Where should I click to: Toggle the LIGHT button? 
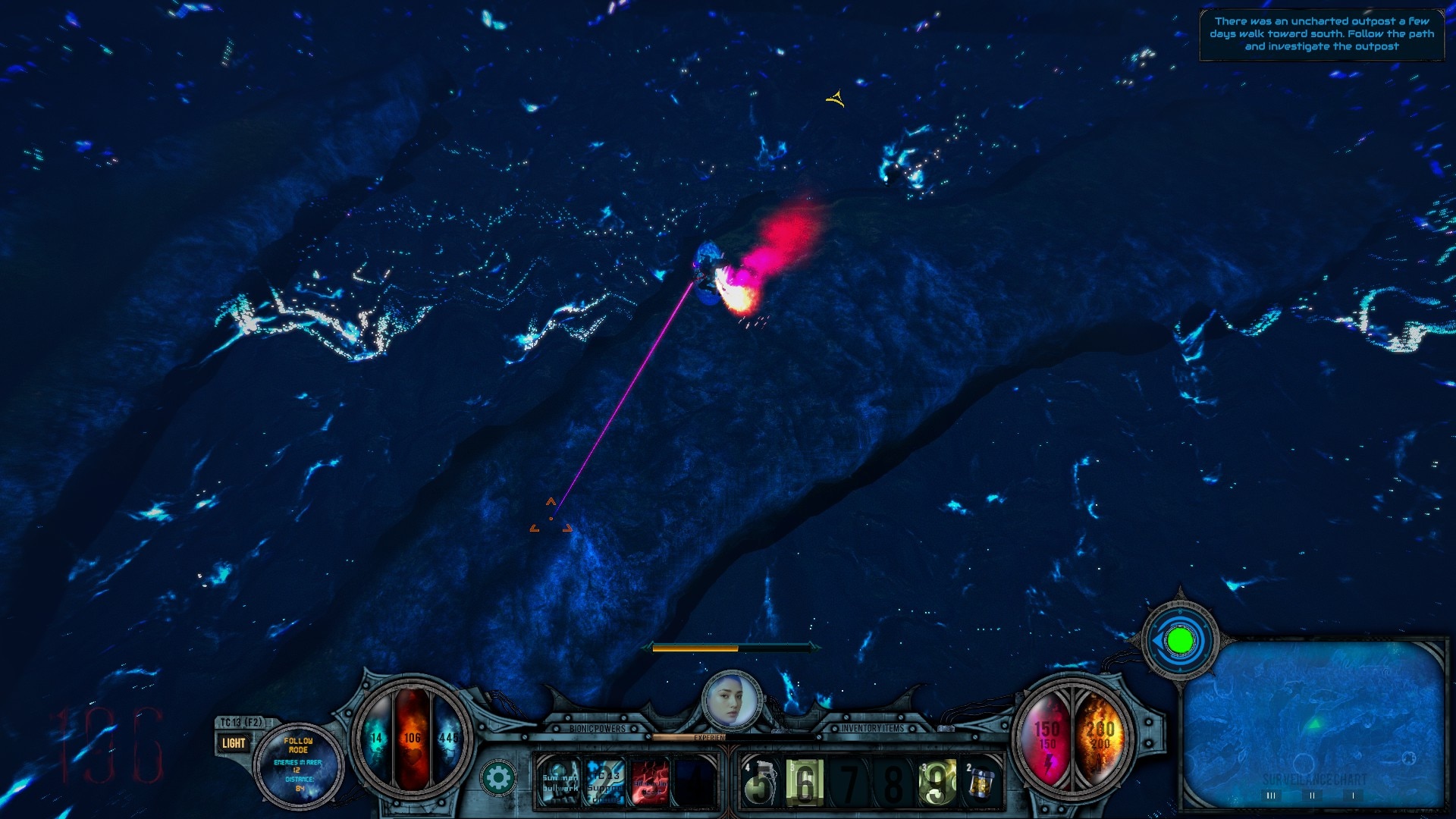click(233, 743)
